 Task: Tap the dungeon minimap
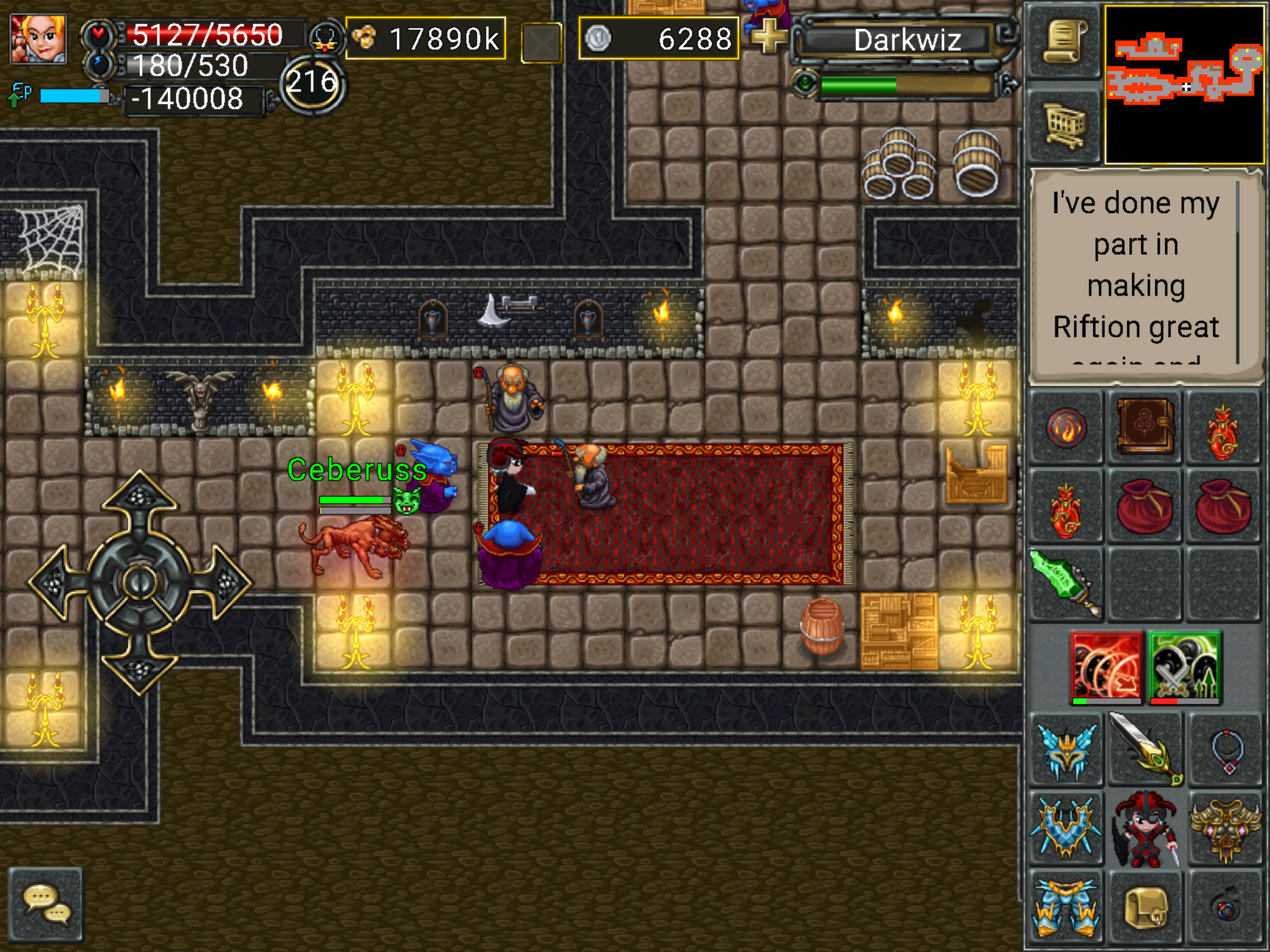[x=1183, y=84]
